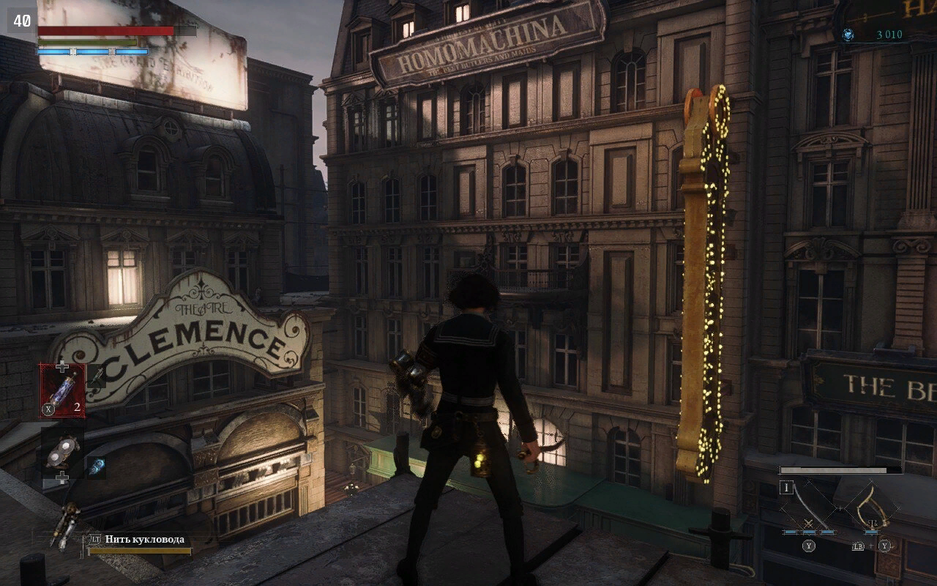This screenshot has height=586, width=937.
Task: Select the small vial icon beside Pulse Cell
Action: (98, 377)
